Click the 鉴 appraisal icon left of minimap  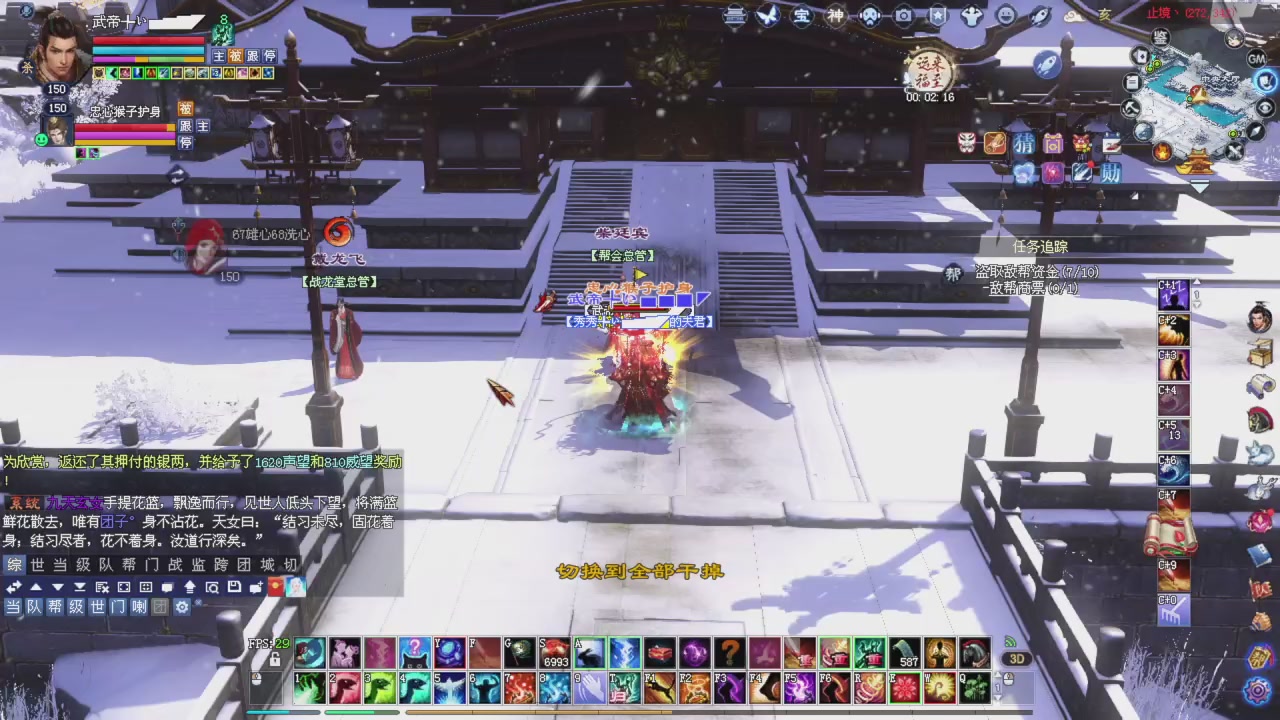(1160, 38)
